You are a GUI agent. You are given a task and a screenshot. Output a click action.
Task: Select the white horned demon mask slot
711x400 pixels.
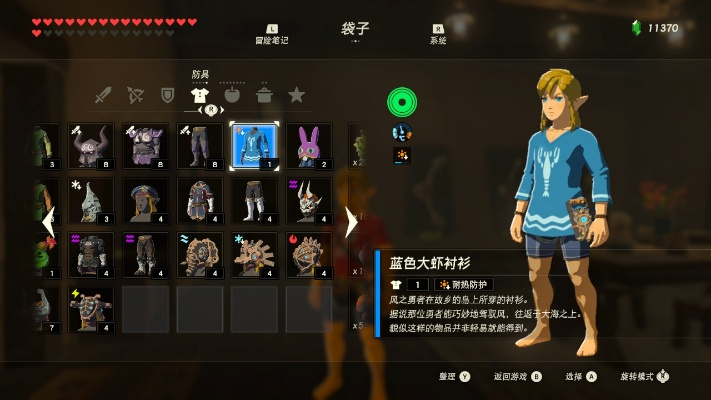(309, 200)
